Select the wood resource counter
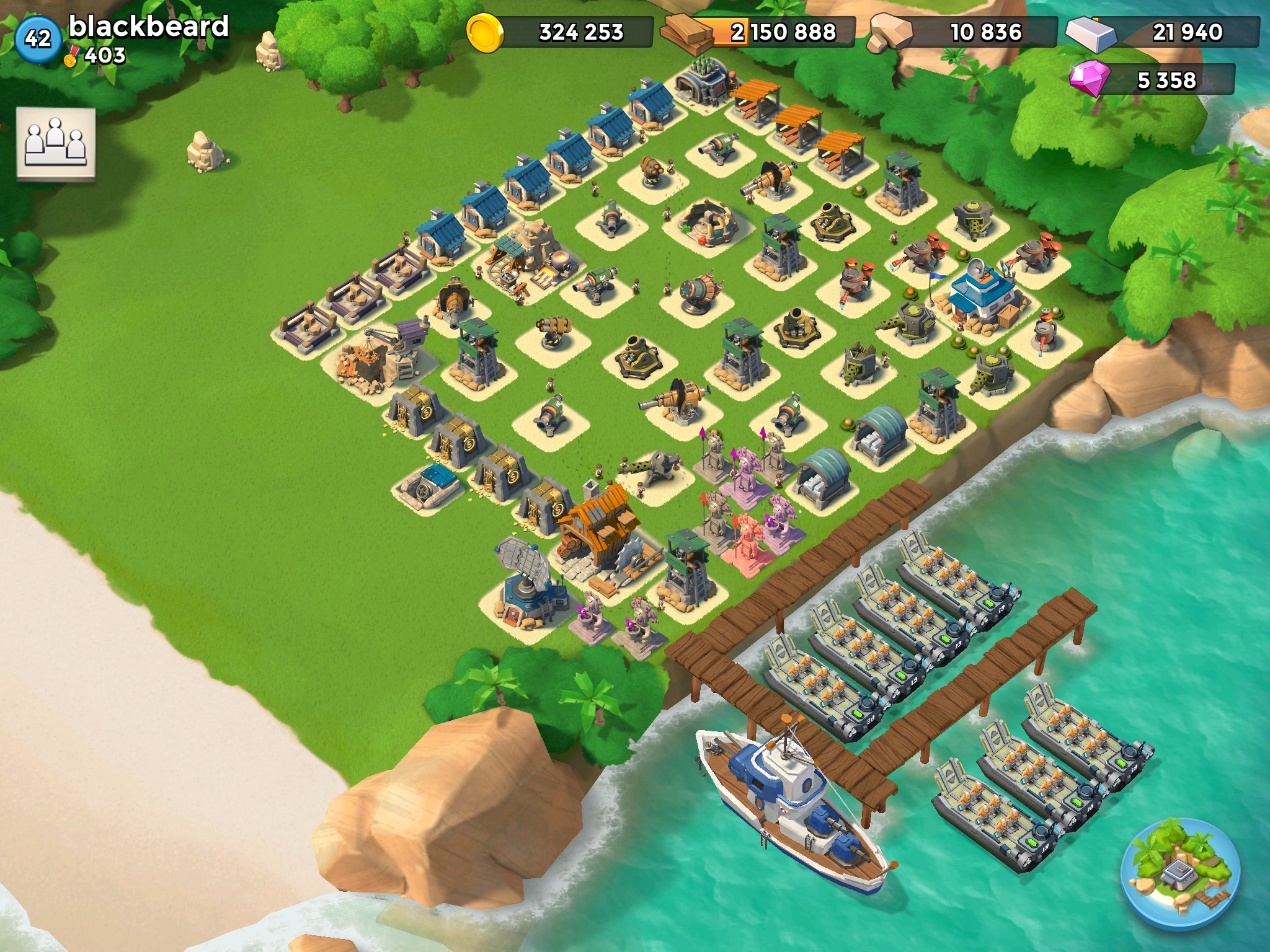Image resolution: width=1270 pixels, height=952 pixels. click(x=758, y=32)
